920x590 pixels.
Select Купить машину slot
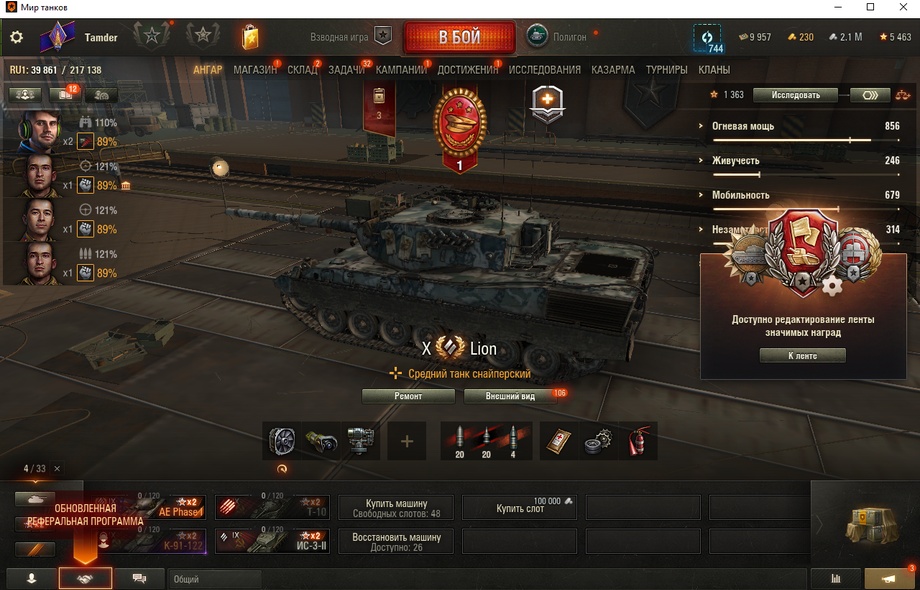click(x=396, y=508)
